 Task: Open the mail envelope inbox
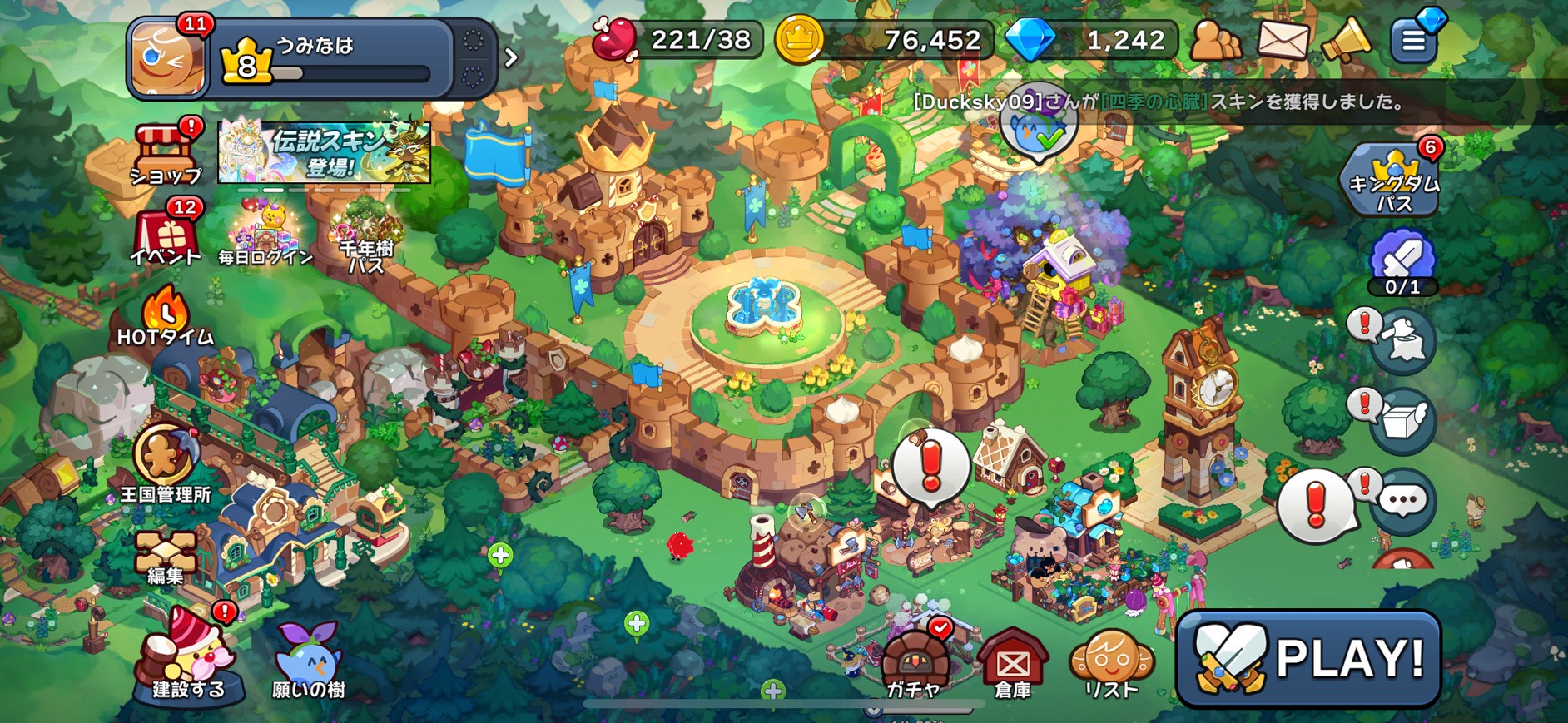[1282, 39]
